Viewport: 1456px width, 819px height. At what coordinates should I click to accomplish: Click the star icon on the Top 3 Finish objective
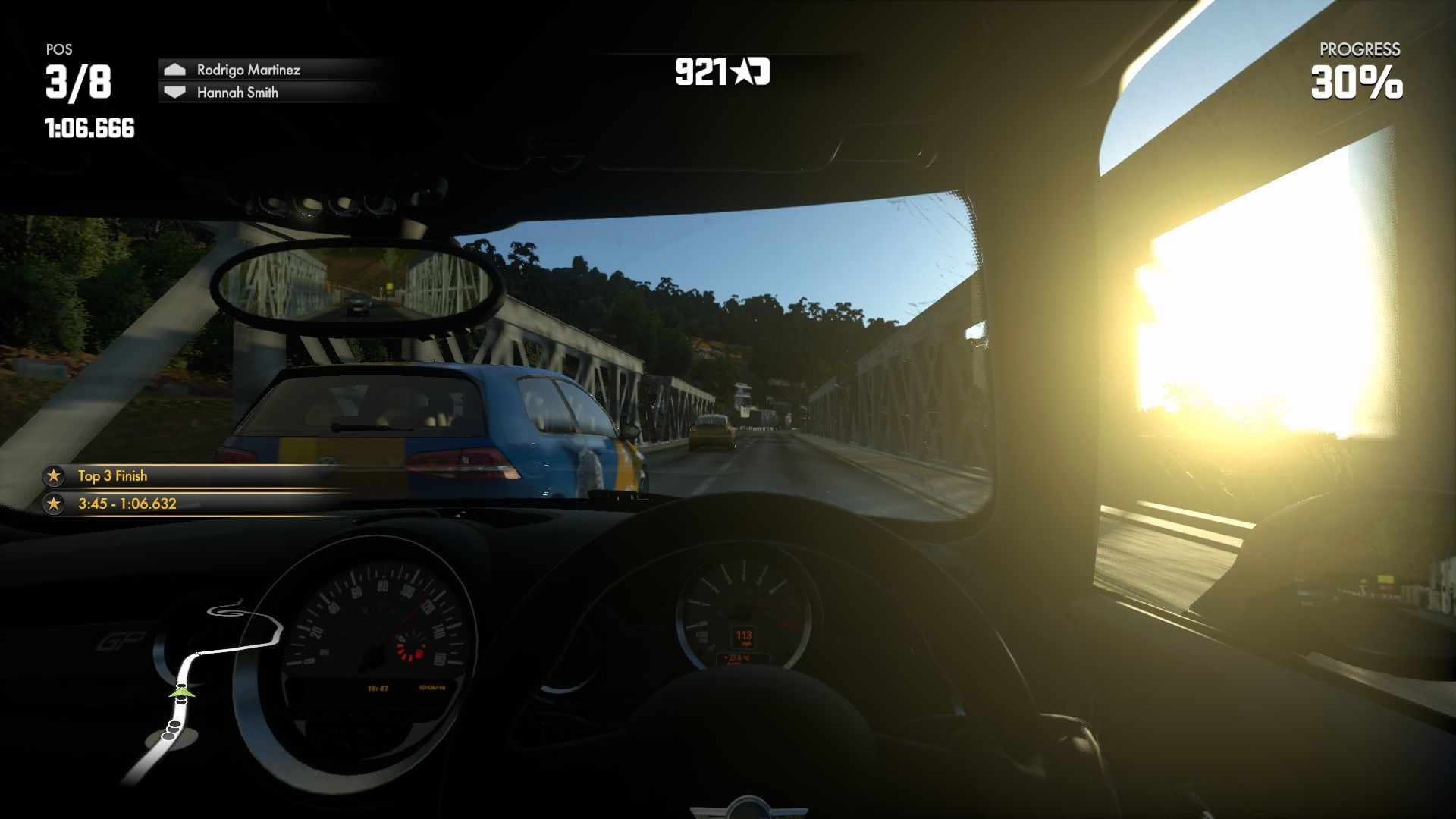point(55,477)
